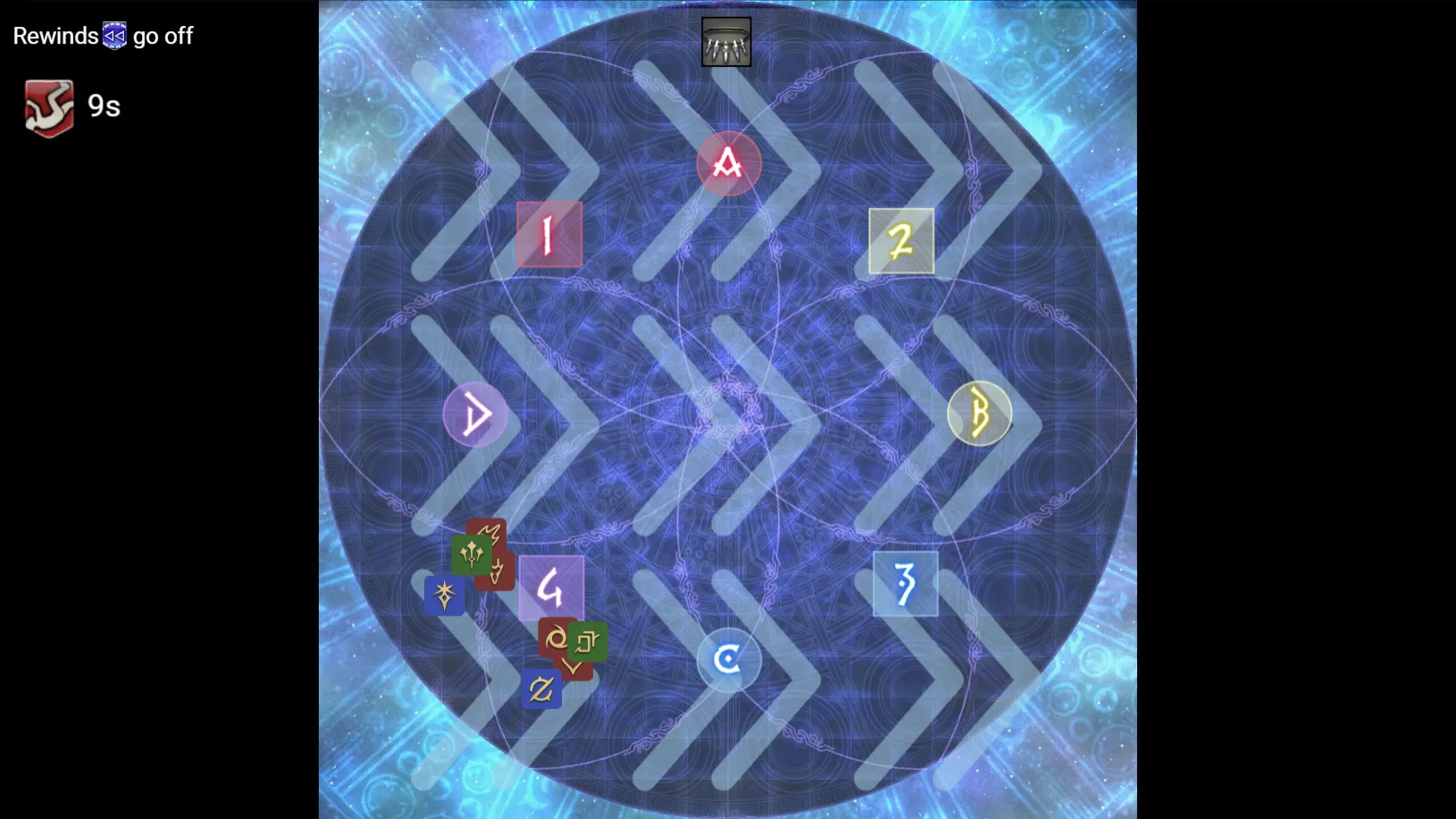This screenshot has height=819, width=1456.
Task: Click the chandelier boss icon at top of arena
Action: pos(726,40)
